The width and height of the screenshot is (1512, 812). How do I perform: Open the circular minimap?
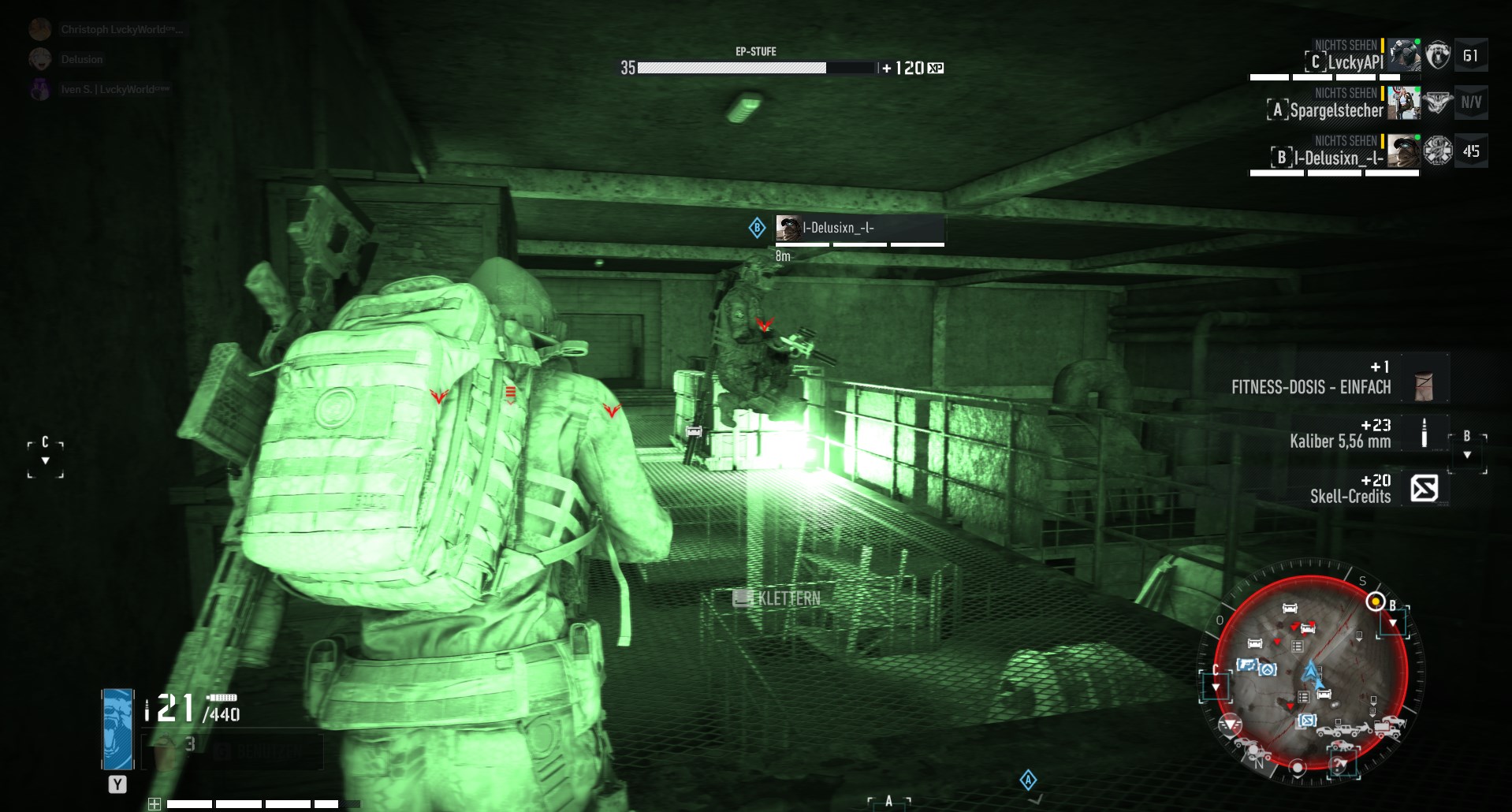1311,676
